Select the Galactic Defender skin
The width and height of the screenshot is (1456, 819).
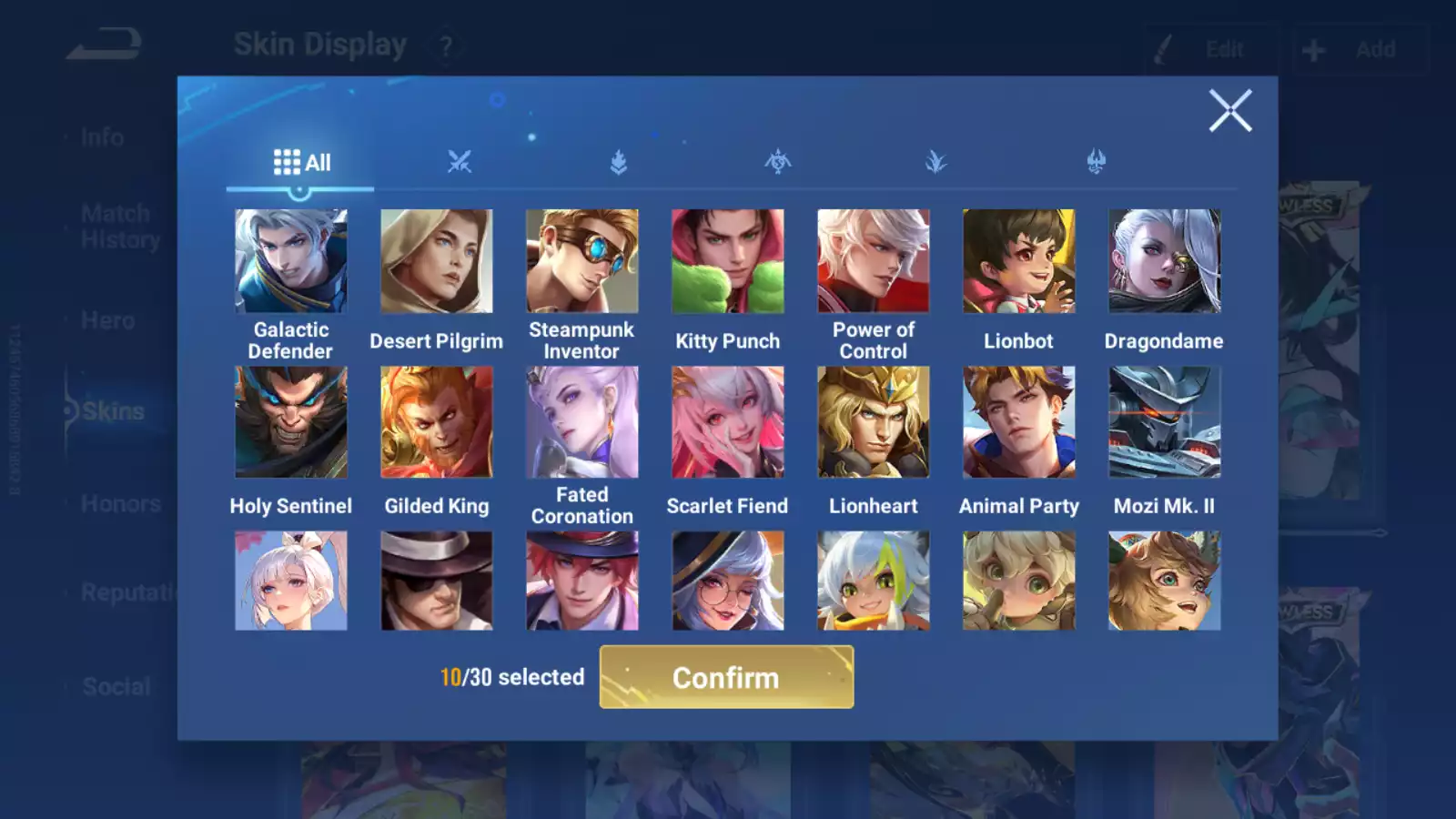click(x=291, y=261)
